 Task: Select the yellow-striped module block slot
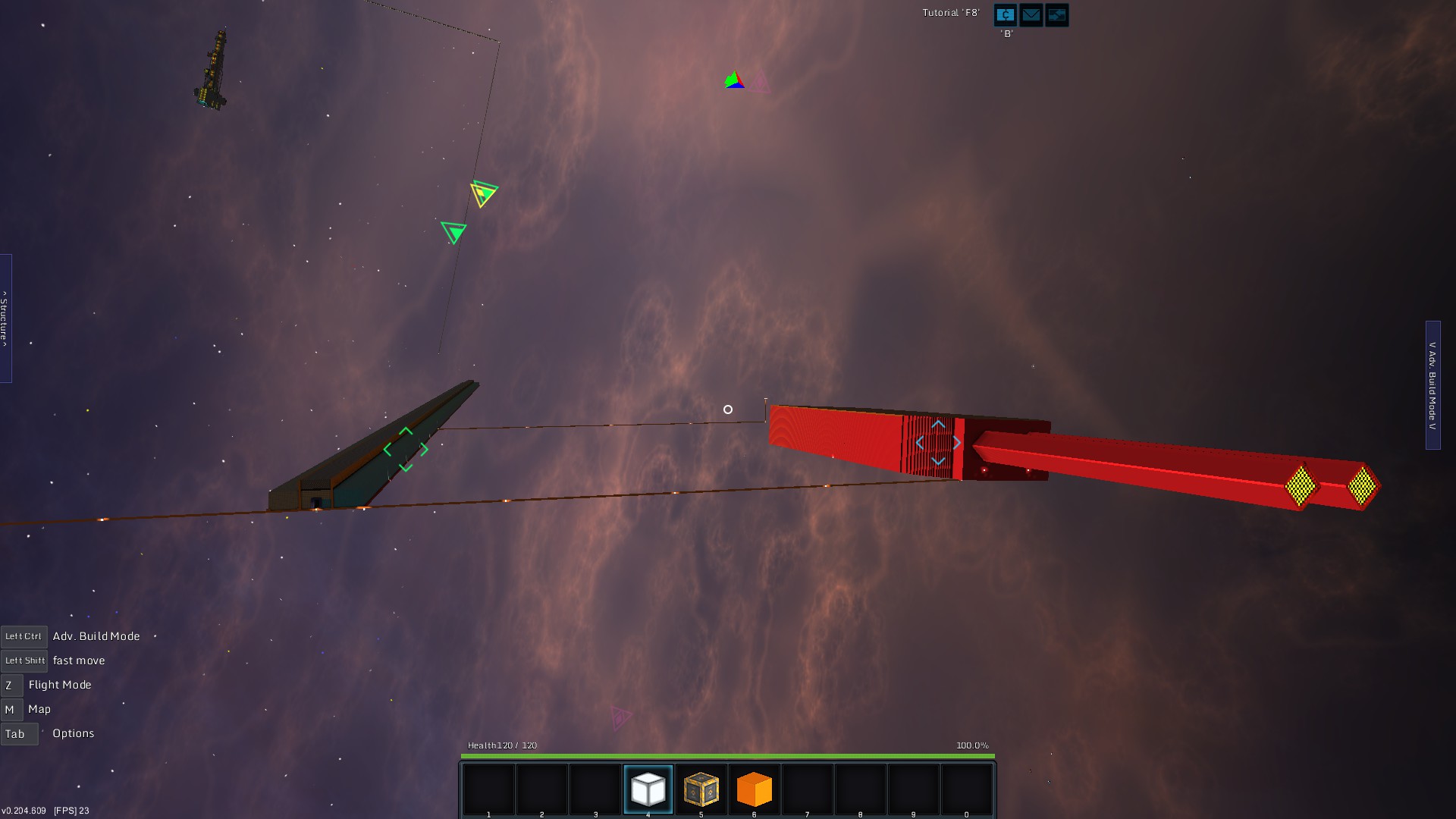[701, 789]
